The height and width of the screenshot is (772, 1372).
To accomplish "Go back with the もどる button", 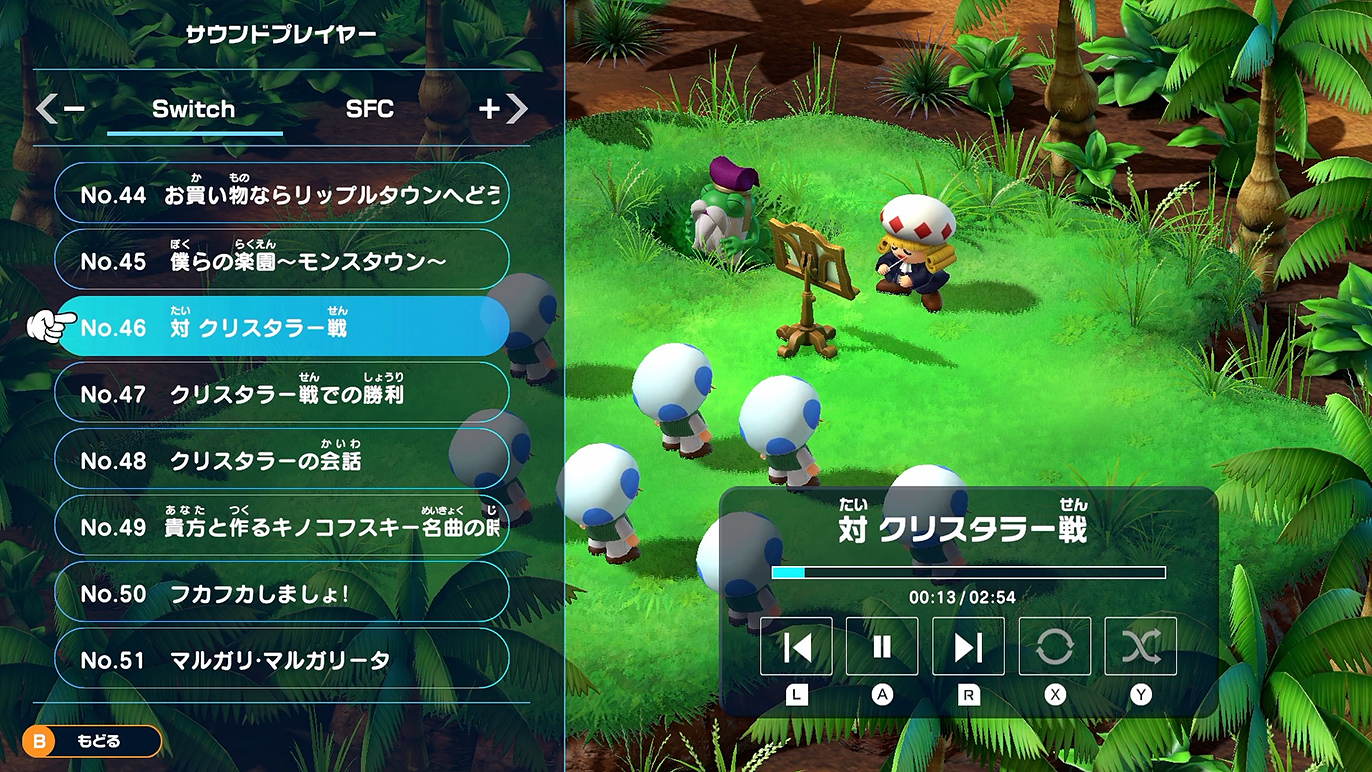I will (x=92, y=741).
